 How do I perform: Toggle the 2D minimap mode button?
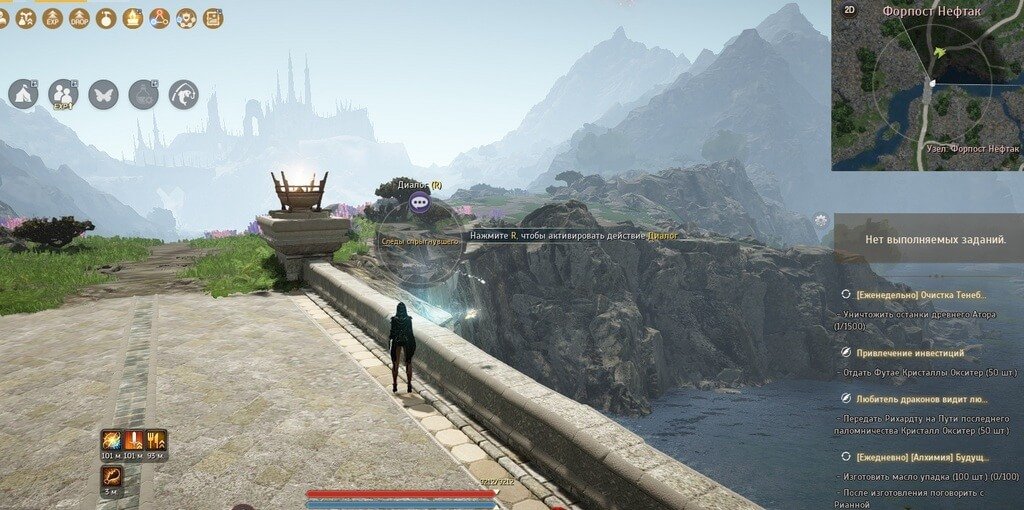(x=849, y=11)
